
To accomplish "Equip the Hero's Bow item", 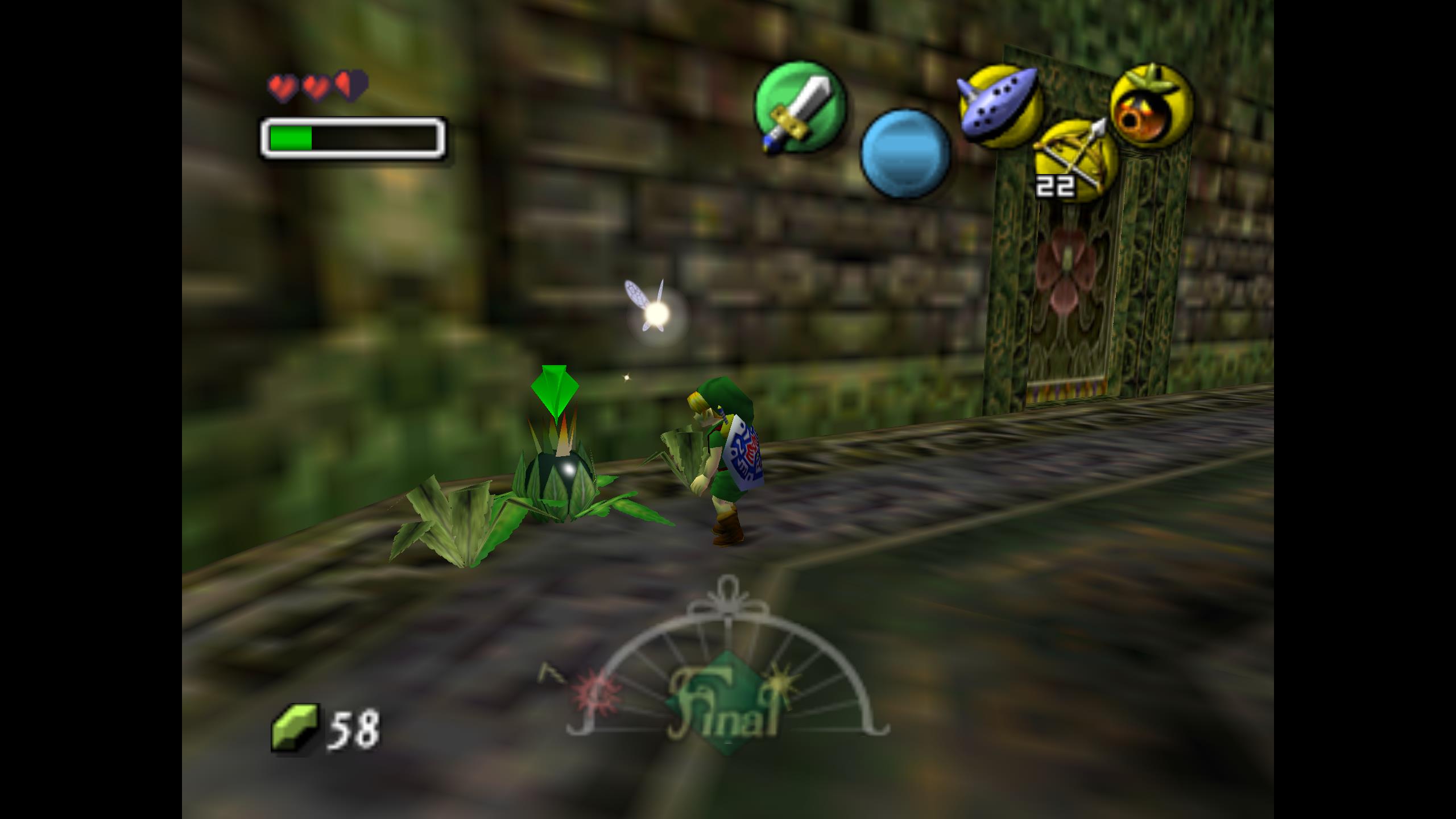I will click(1075, 160).
